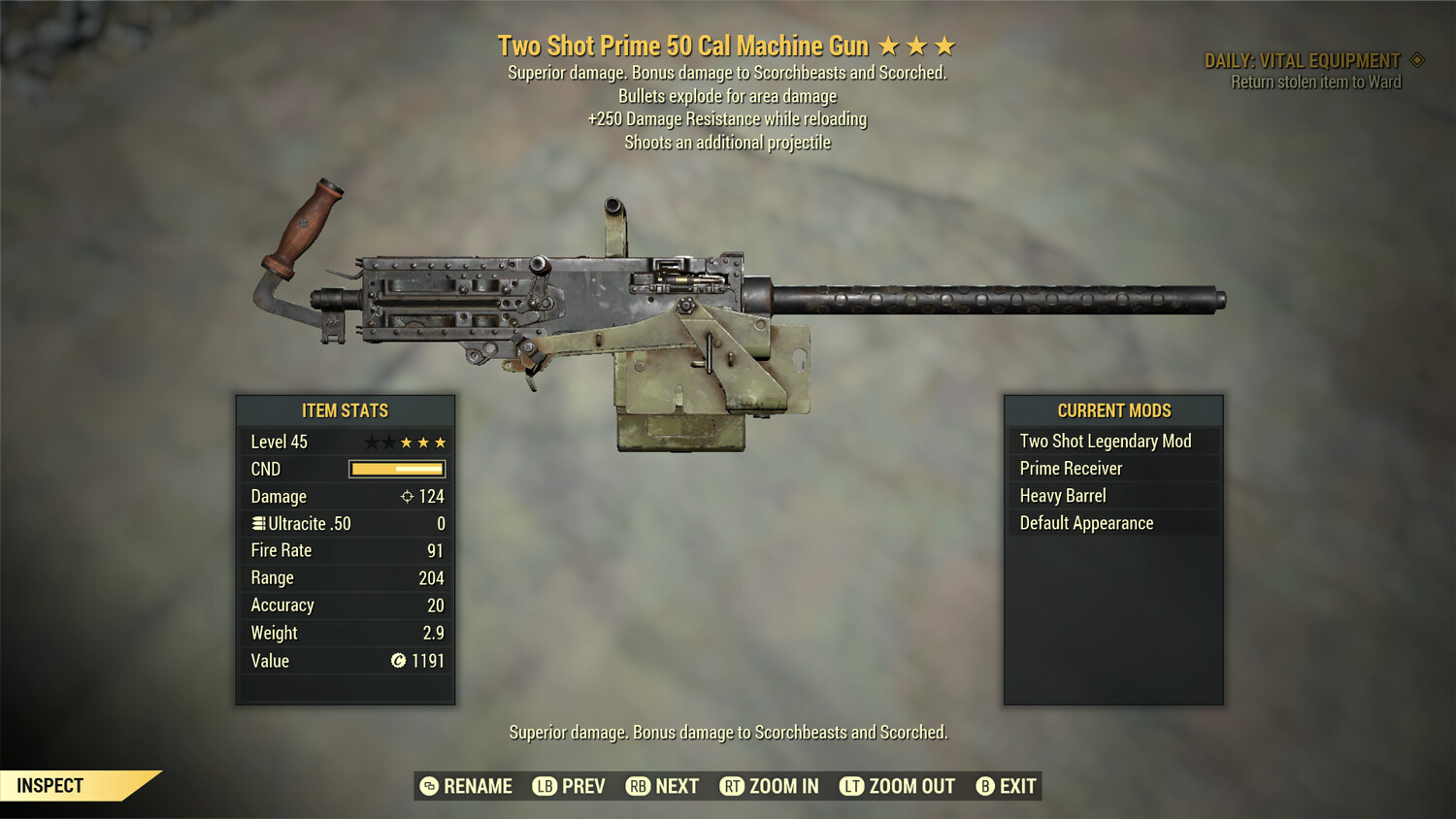Select the INSPECT tab

[x=50, y=785]
